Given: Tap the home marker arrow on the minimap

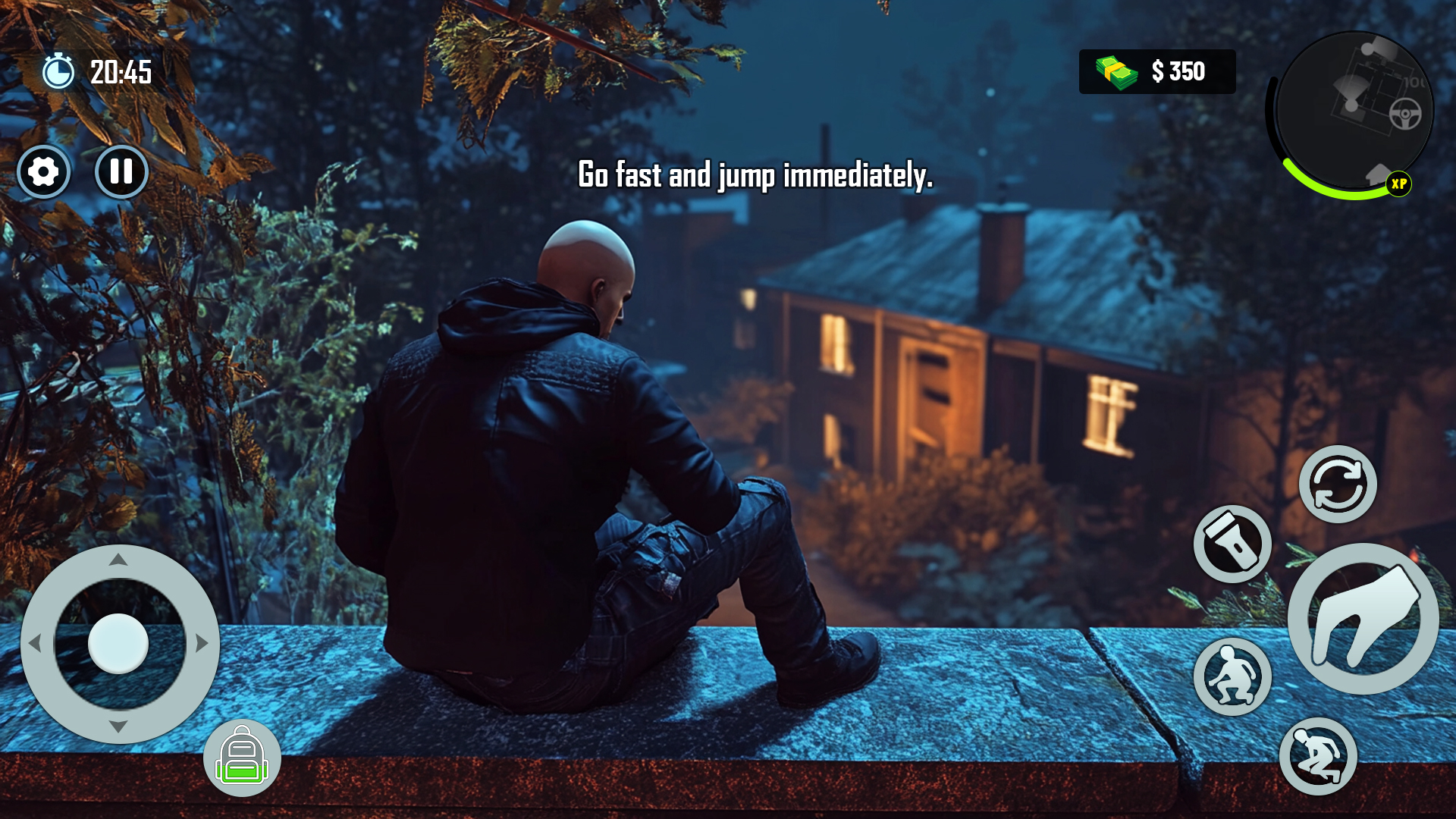Looking at the screenshot, I should pyautogui.click(x=1378, y=173).
